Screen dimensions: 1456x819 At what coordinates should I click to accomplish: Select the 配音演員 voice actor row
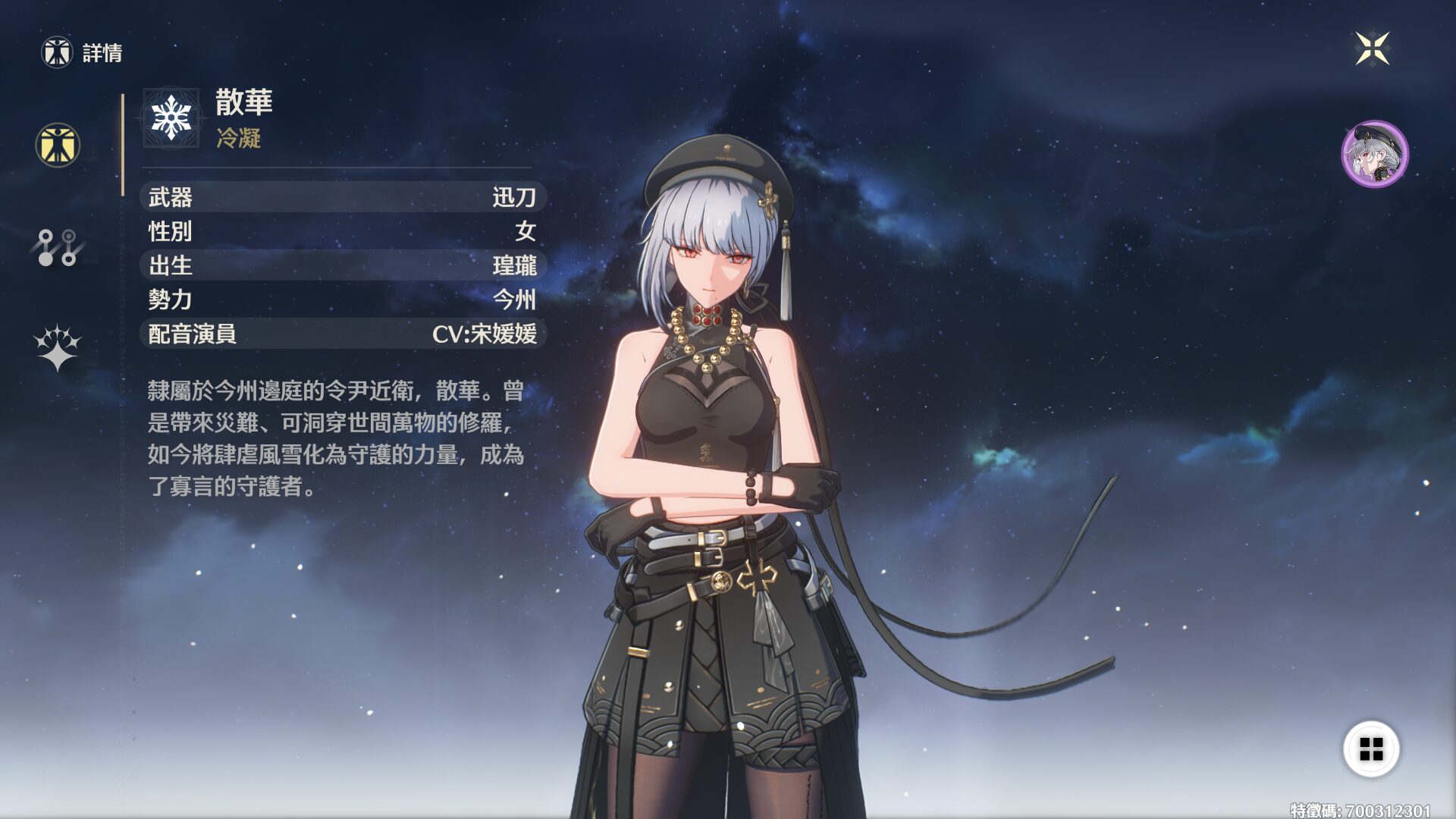(343, 334)
